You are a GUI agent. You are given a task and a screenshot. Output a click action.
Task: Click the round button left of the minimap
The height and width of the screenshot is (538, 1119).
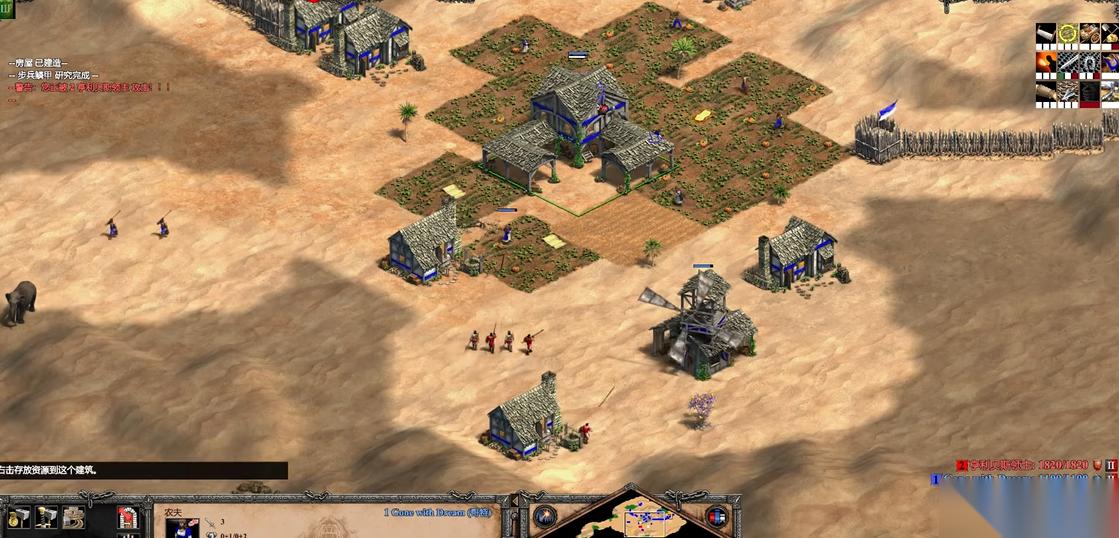pos(544,517)
